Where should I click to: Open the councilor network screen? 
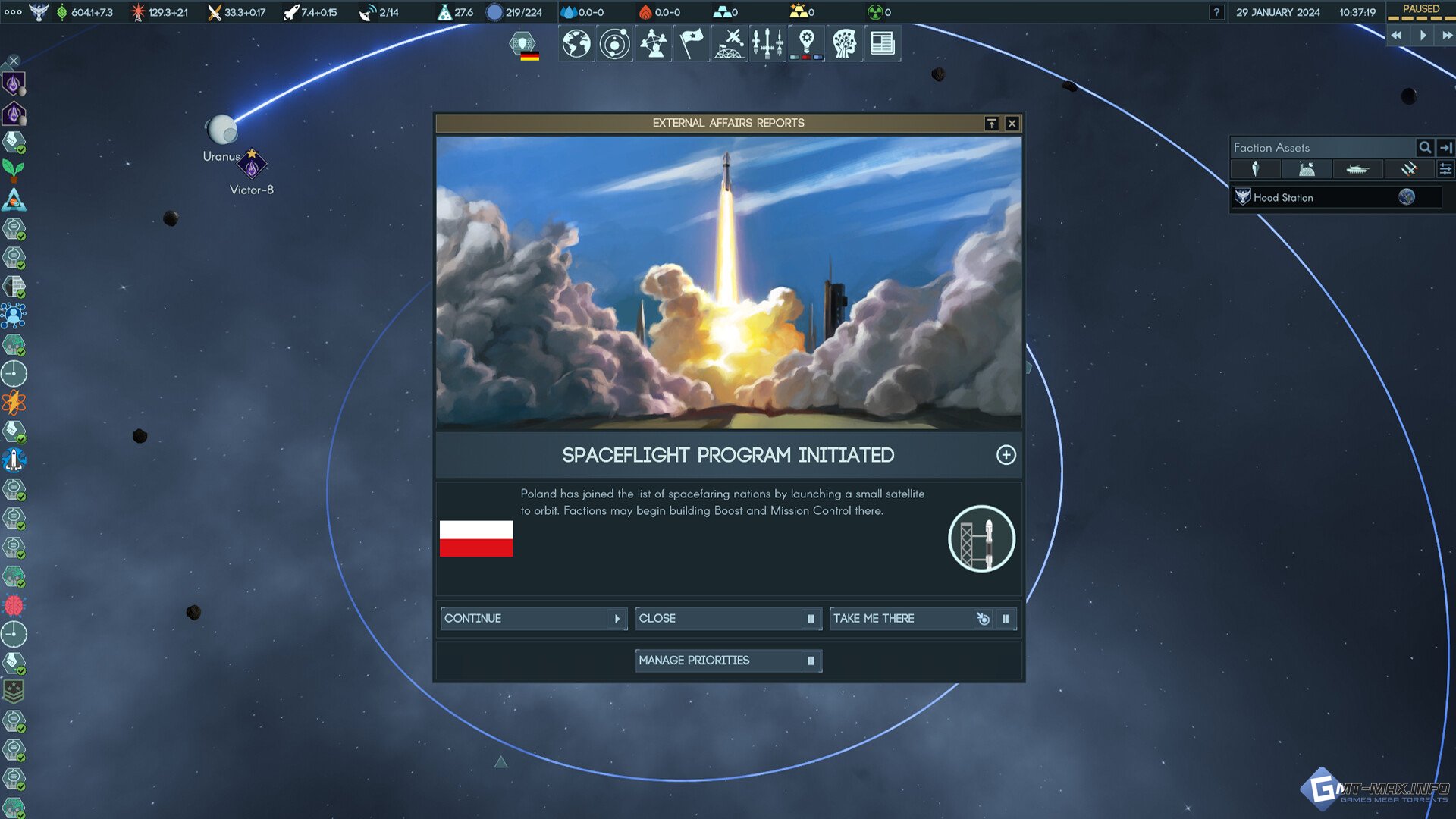pos(653,43)
